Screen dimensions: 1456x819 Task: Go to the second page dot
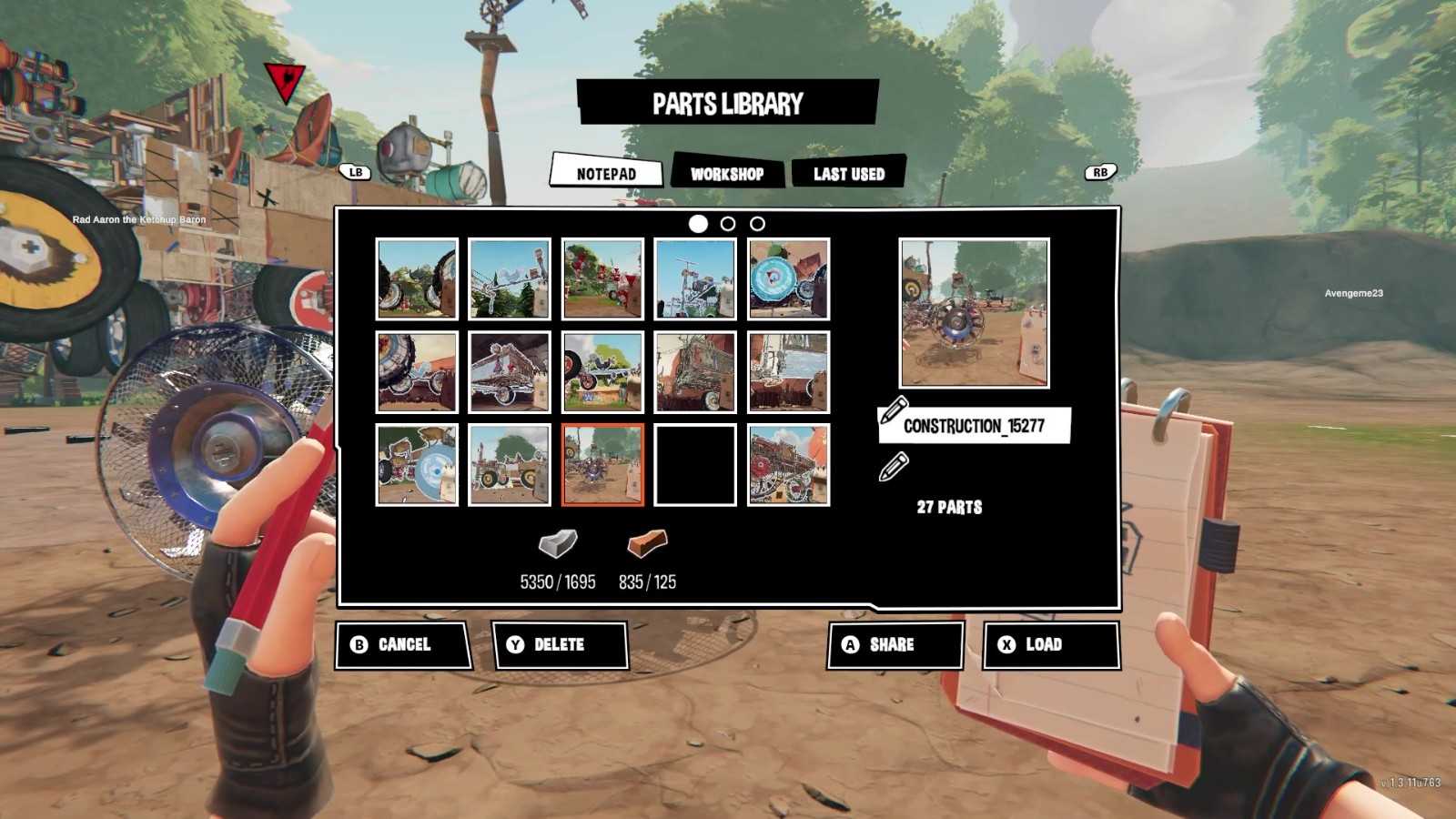tap(728, 224)
